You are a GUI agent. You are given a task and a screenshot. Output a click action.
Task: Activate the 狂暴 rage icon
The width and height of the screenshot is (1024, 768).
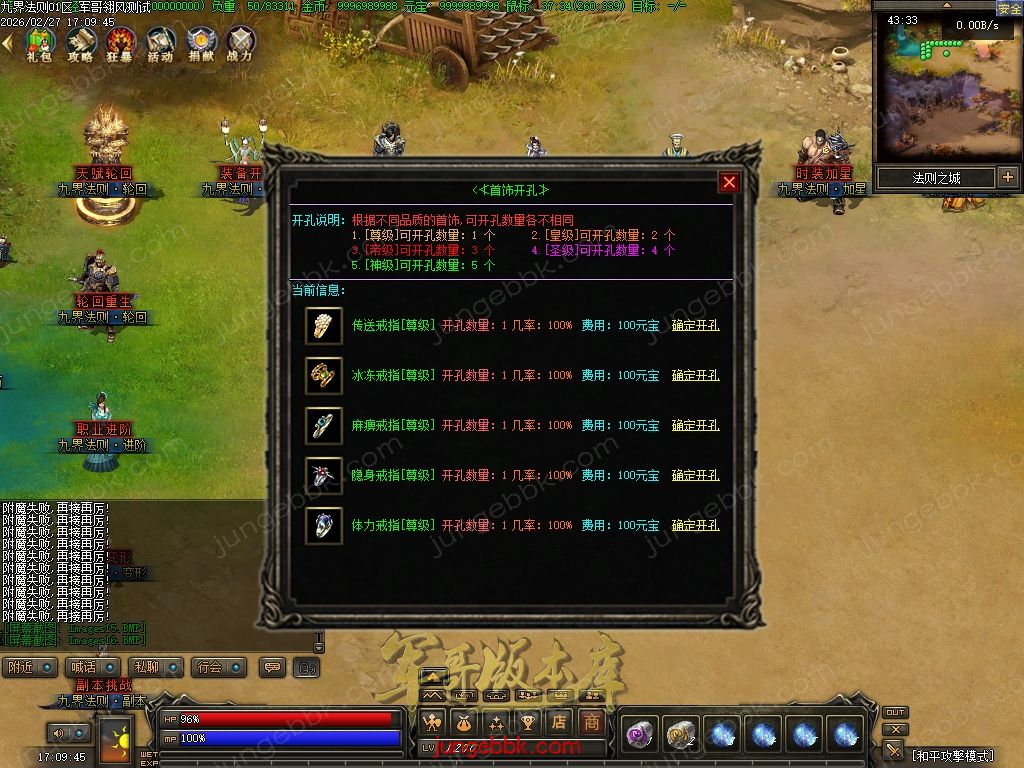(120, 43)
